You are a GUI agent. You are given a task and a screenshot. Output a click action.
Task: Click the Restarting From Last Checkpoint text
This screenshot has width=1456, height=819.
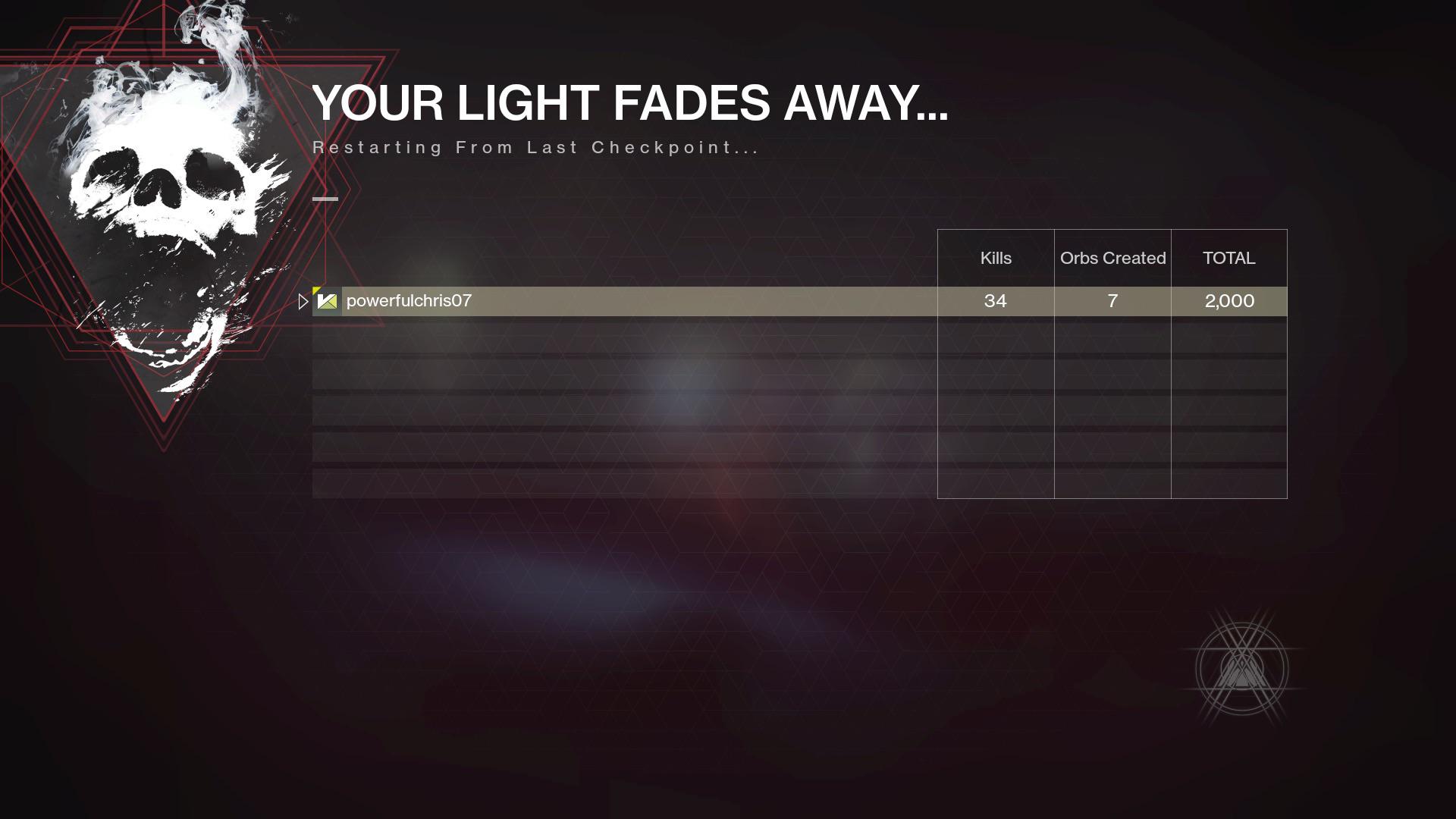coord(535,147)
